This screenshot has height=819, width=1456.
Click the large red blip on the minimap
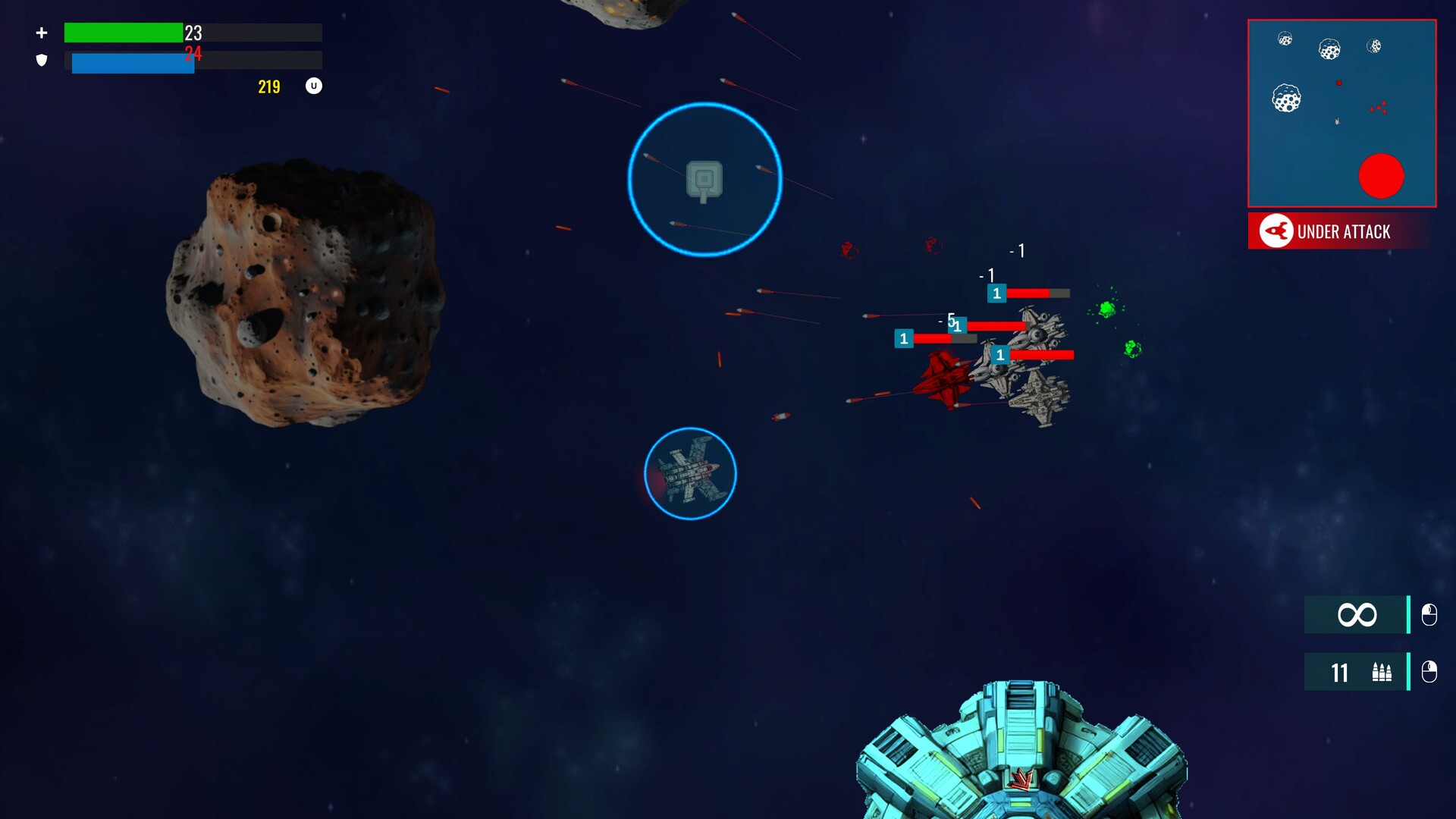click(1382, 176)
